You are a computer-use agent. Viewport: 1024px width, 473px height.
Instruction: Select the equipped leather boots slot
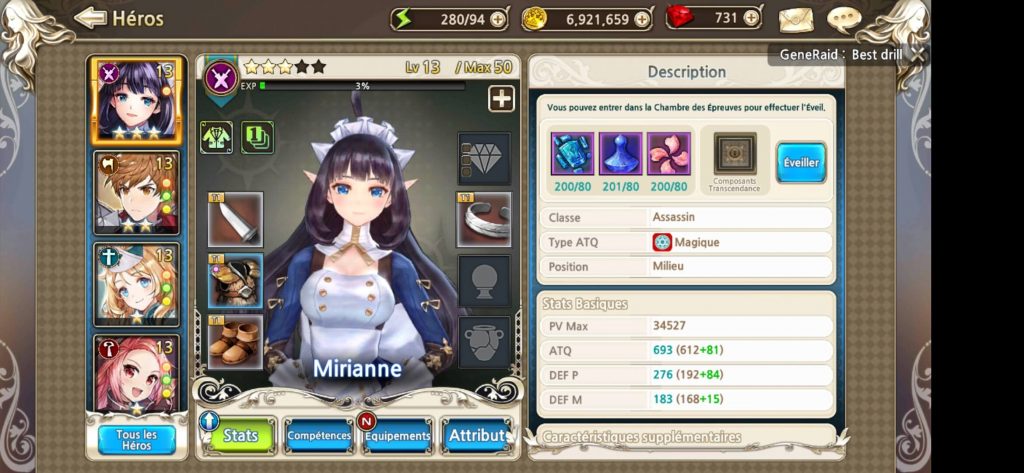[236, 342]
